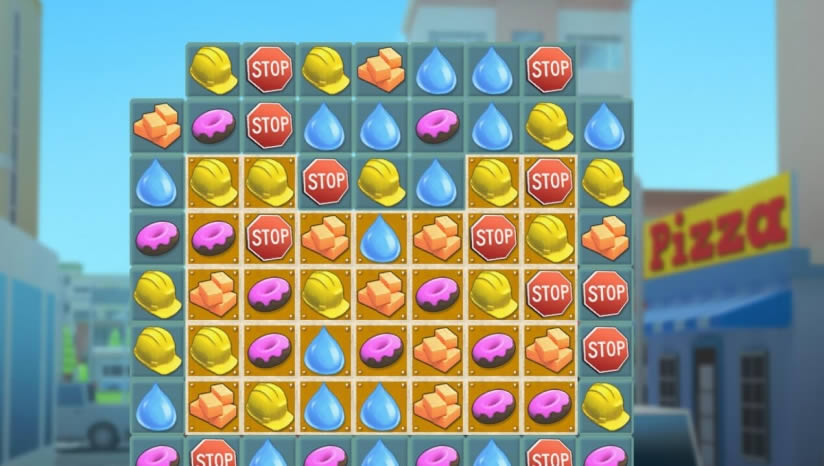Pick the brick tile in the leftmost column
This screenshot has height=466, width=824.
156,126
